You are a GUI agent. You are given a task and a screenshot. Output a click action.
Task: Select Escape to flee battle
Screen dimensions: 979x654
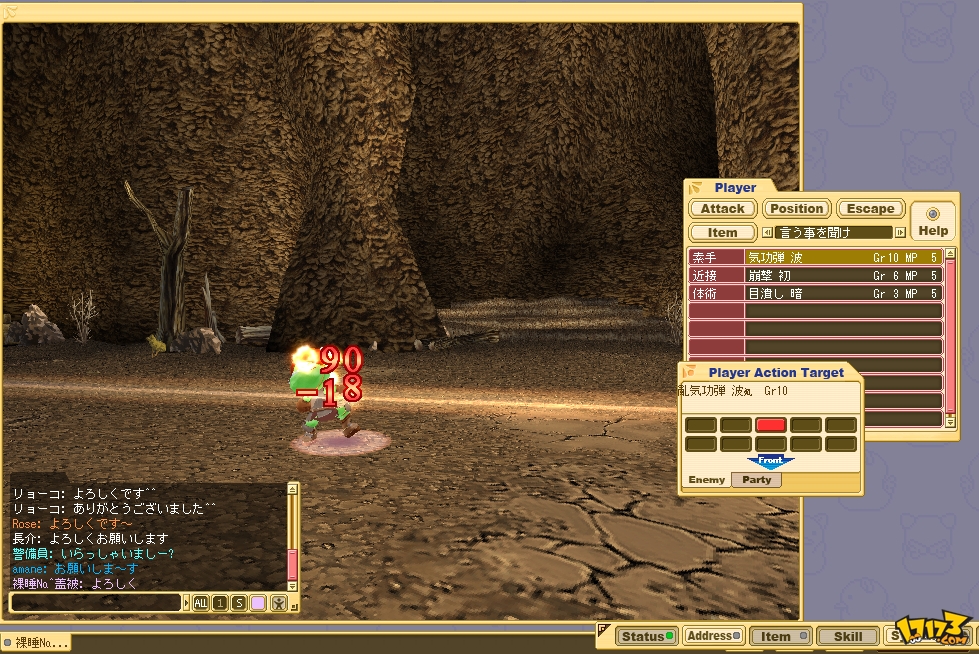(x=870, y=209)
